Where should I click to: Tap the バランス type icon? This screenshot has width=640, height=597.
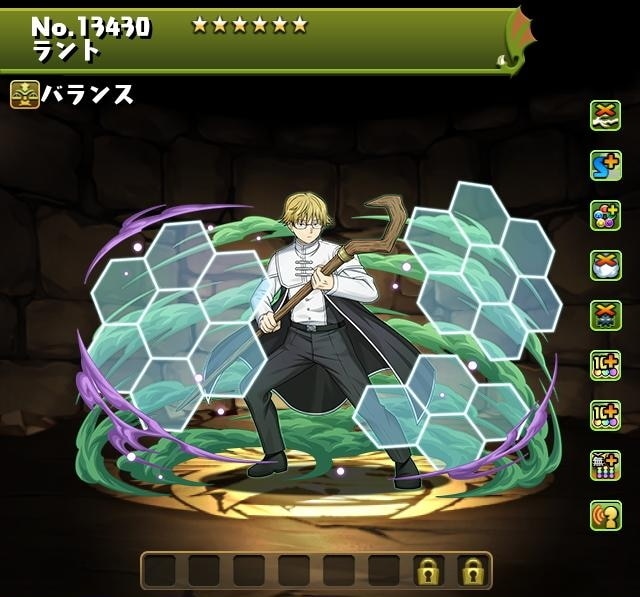pos(25,96)
